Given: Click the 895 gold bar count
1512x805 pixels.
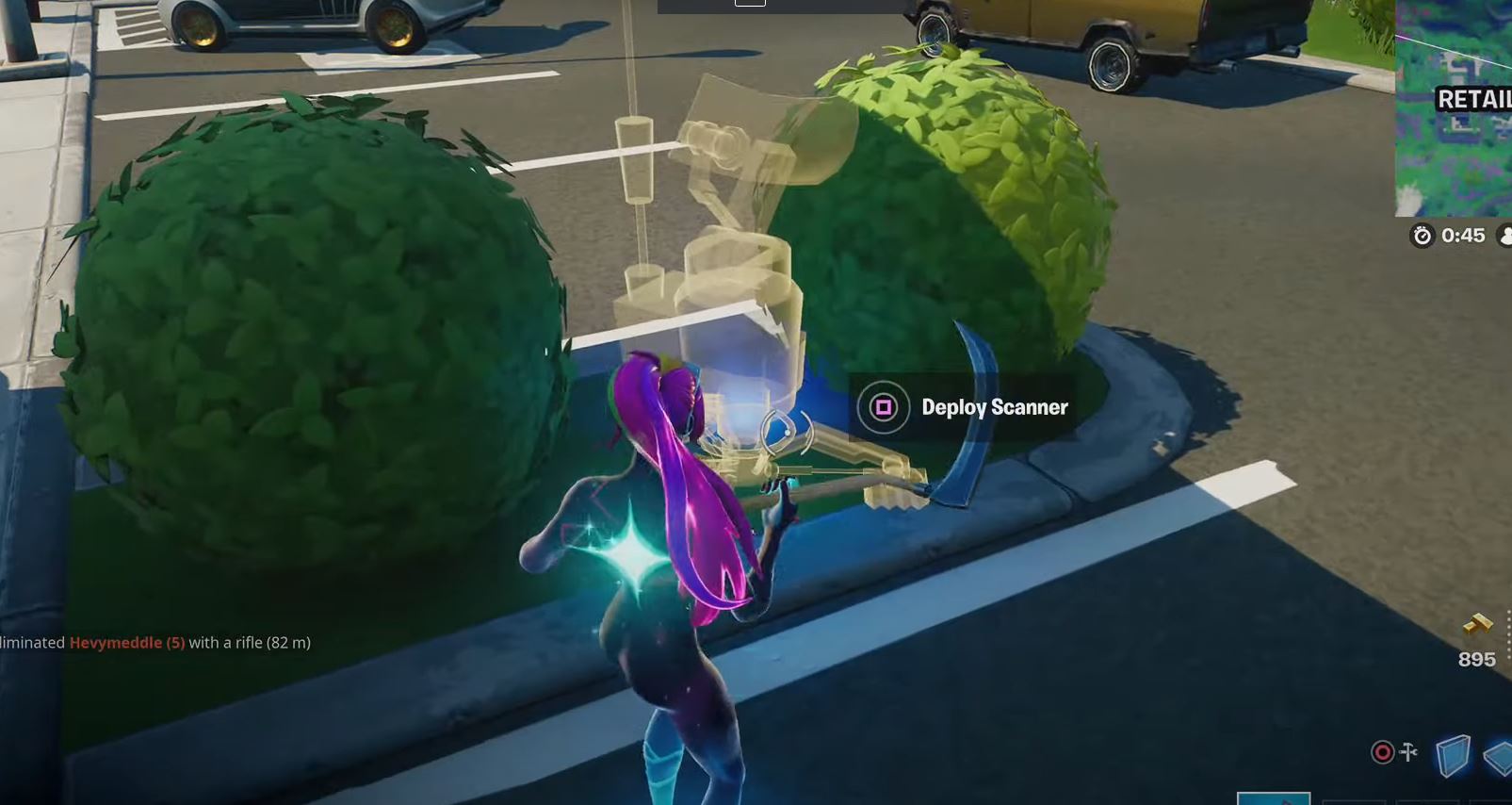Looking at the screenshot, I should coord(1477,659).
